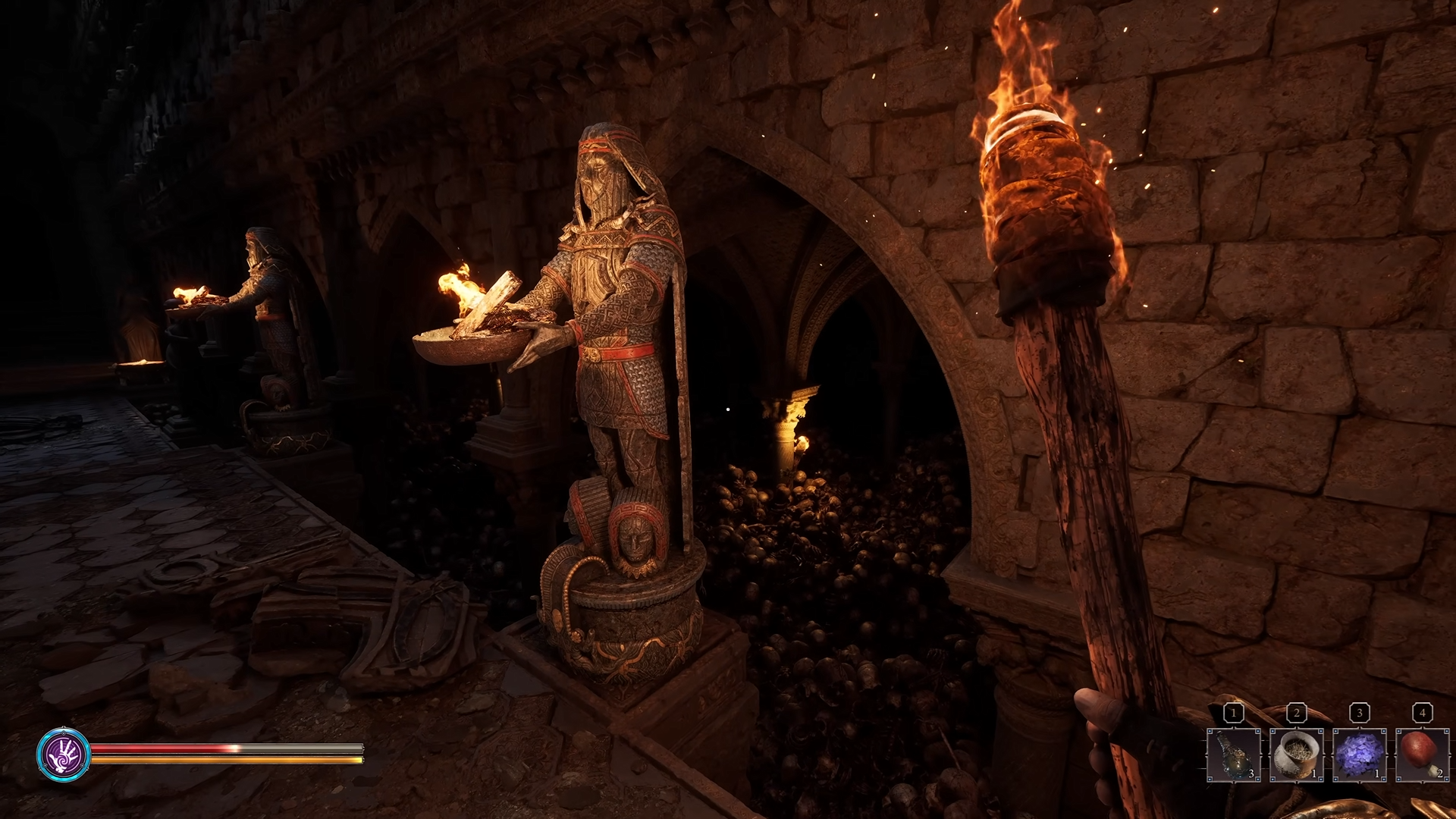Screen dimensions: 1456x819
Task: Select the red apple hotbar slot
Action: click(1423, 755)
